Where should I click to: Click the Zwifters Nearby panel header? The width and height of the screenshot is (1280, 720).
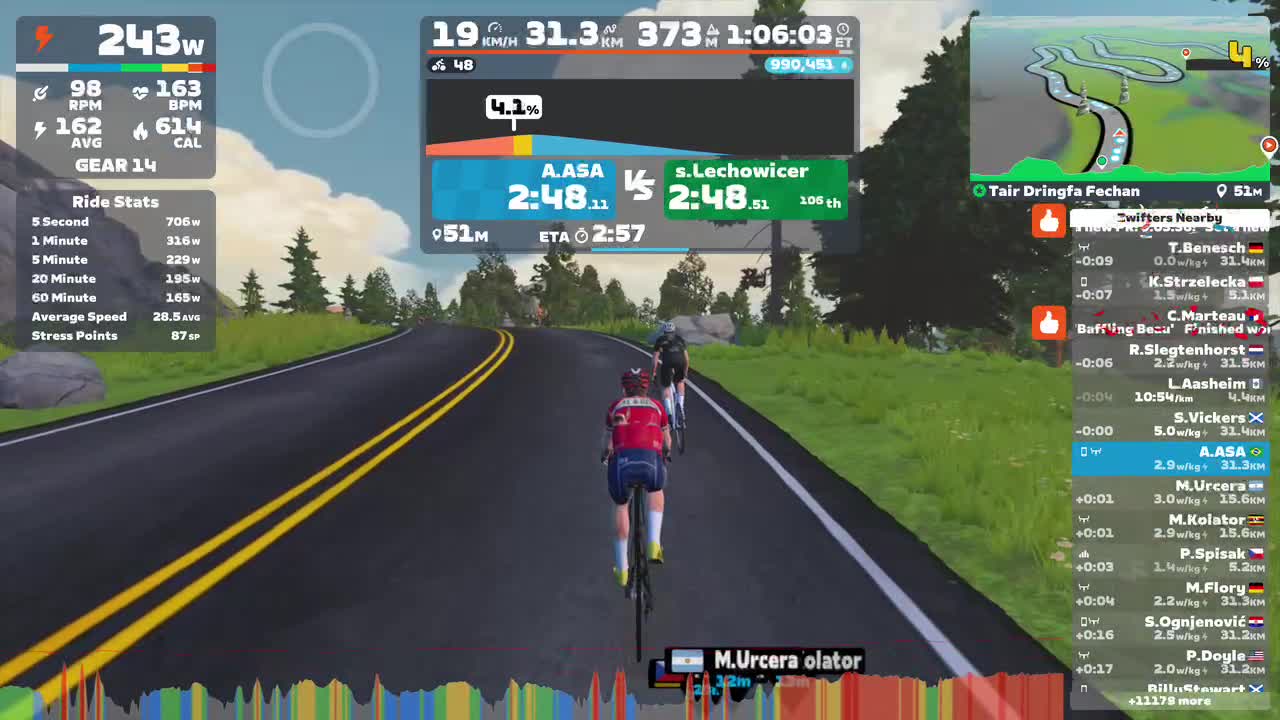tap(1168, 217)
